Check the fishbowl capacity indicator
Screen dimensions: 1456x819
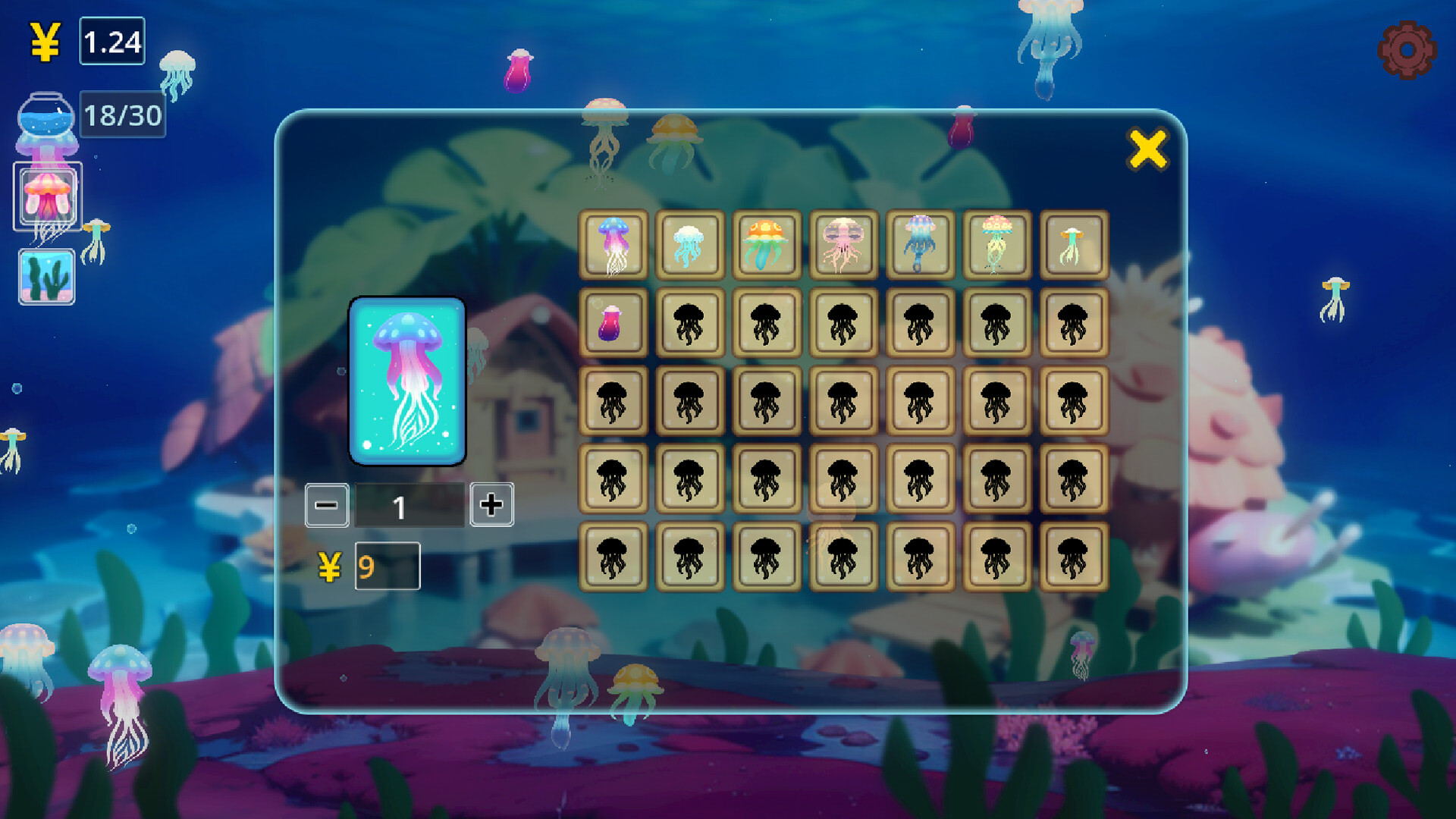coord(121,115)
